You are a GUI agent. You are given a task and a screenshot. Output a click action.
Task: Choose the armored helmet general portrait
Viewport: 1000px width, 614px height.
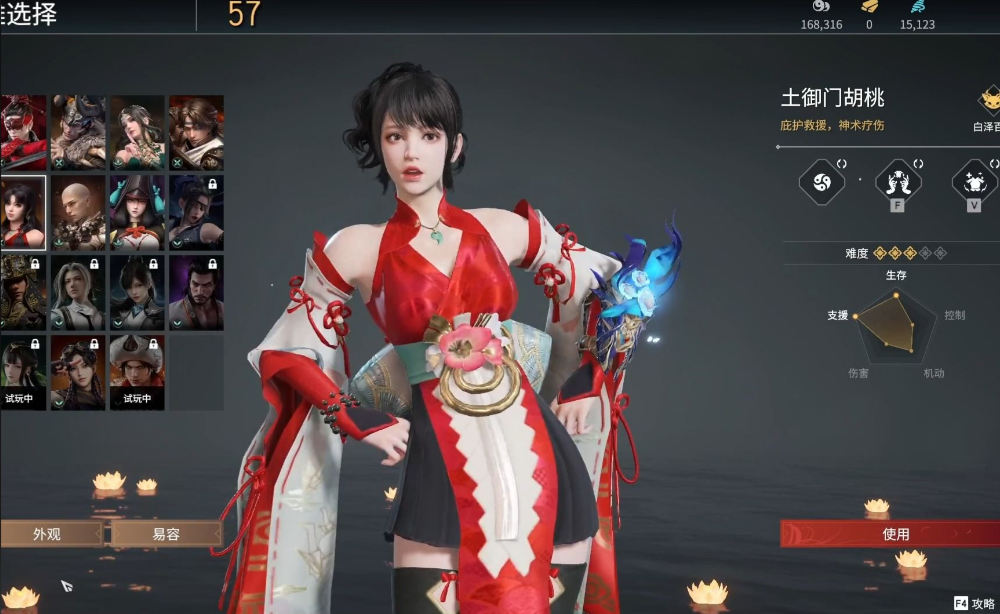[x=22, y=292]
